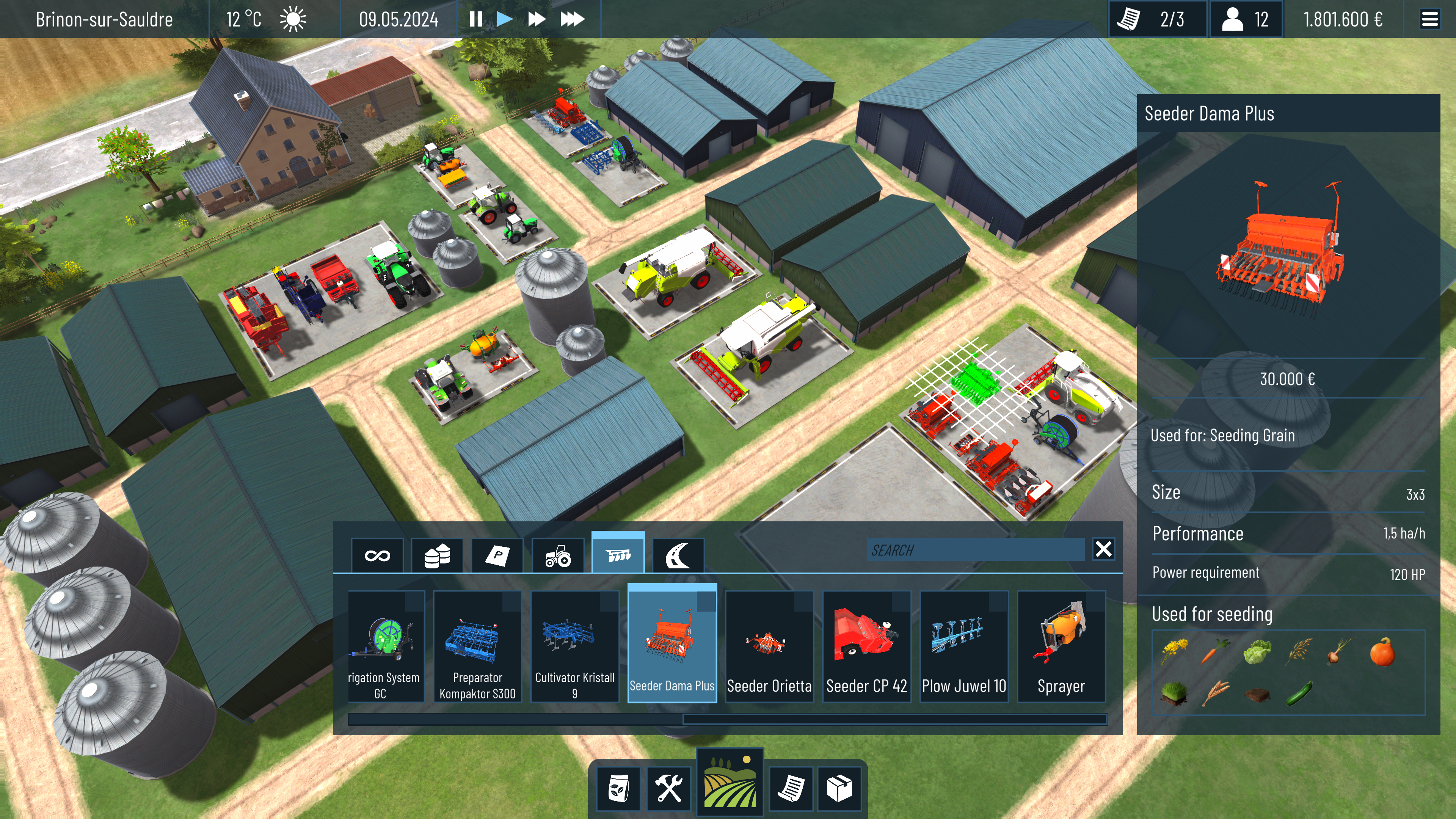This screenshot has height=819, width=1456.
Task: Set game speed to normal play
Action: pos(504,19)
